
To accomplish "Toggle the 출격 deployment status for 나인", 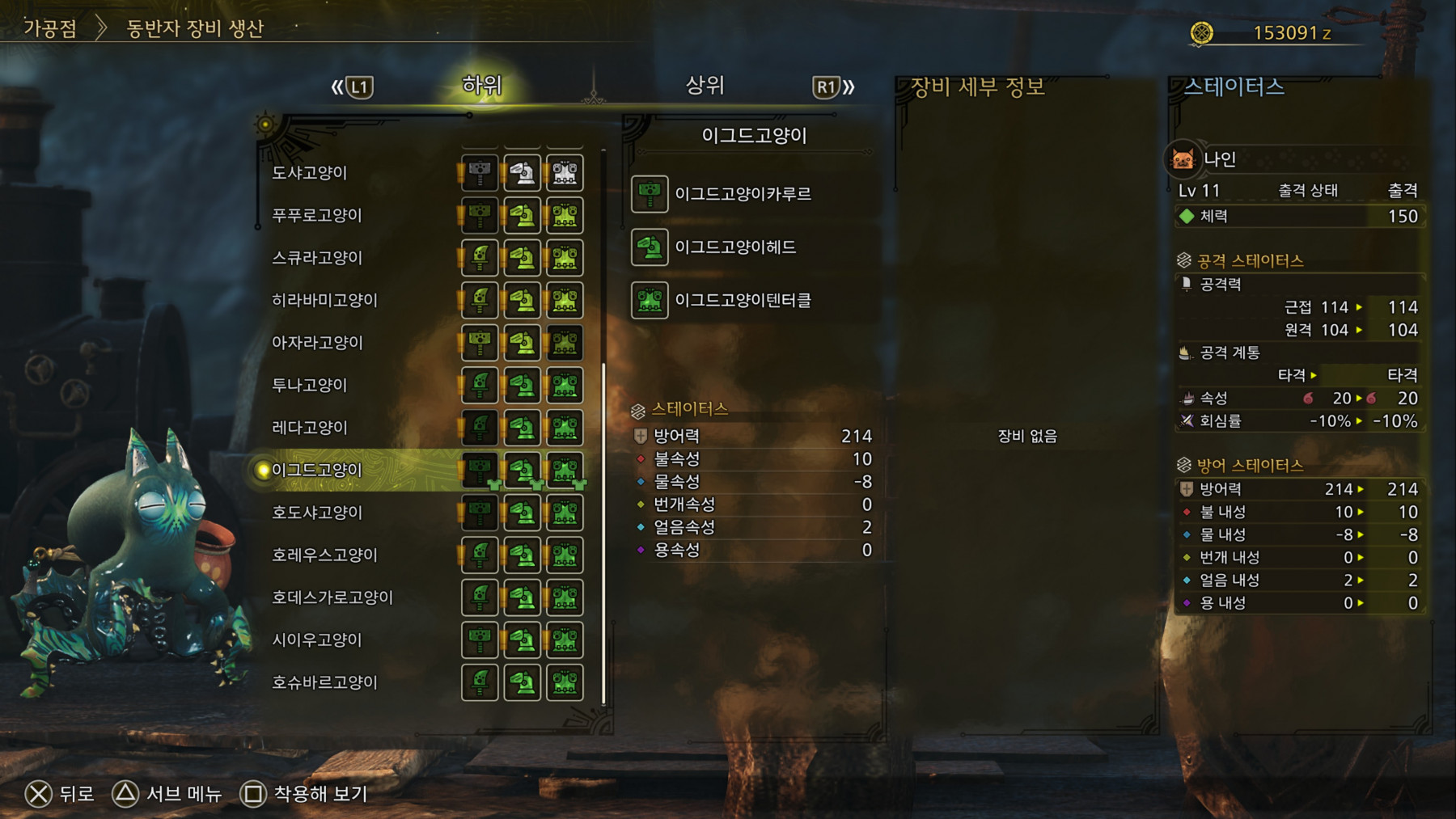I will coord(1402,189).
